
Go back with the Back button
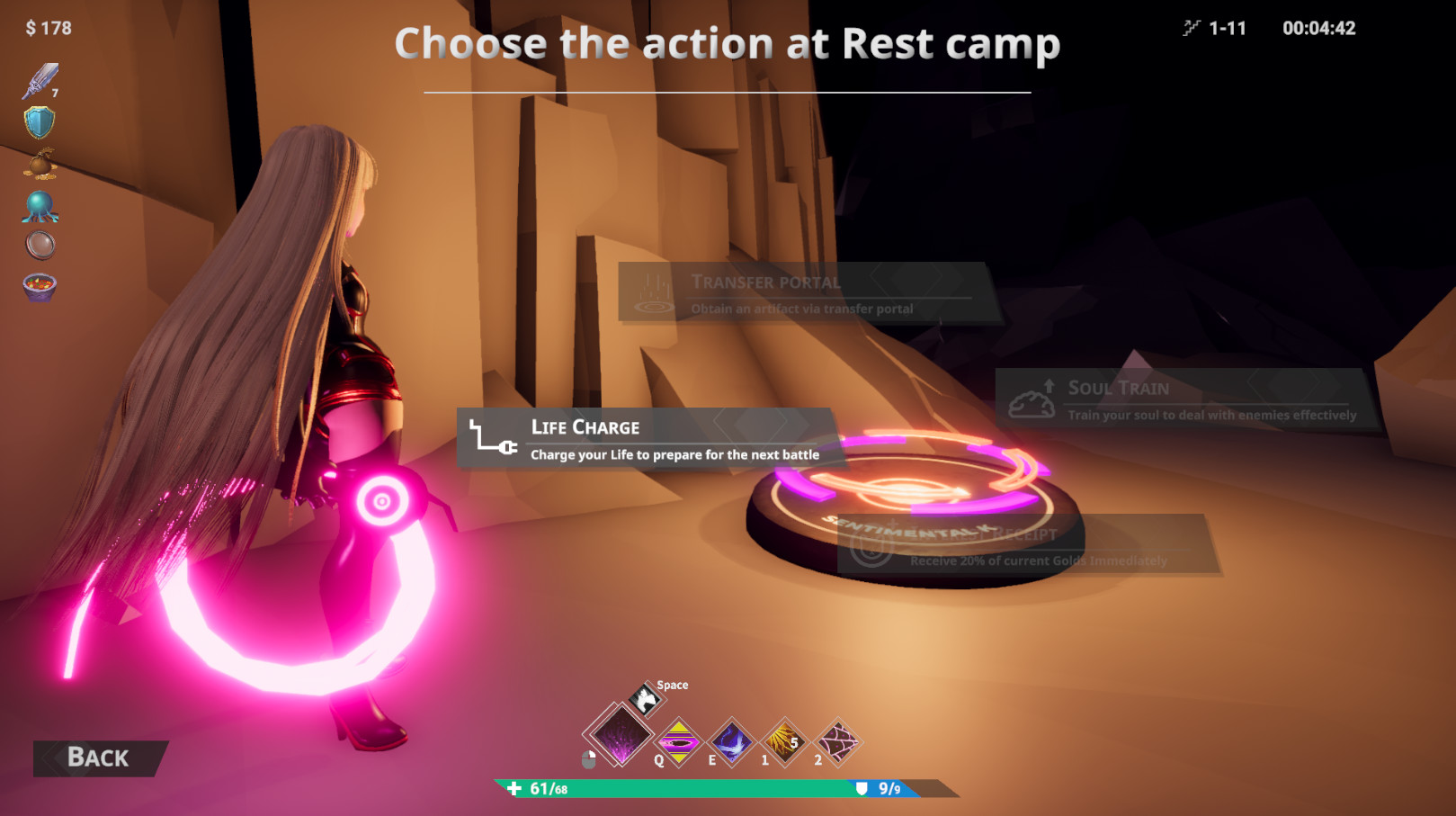point(99,758)
